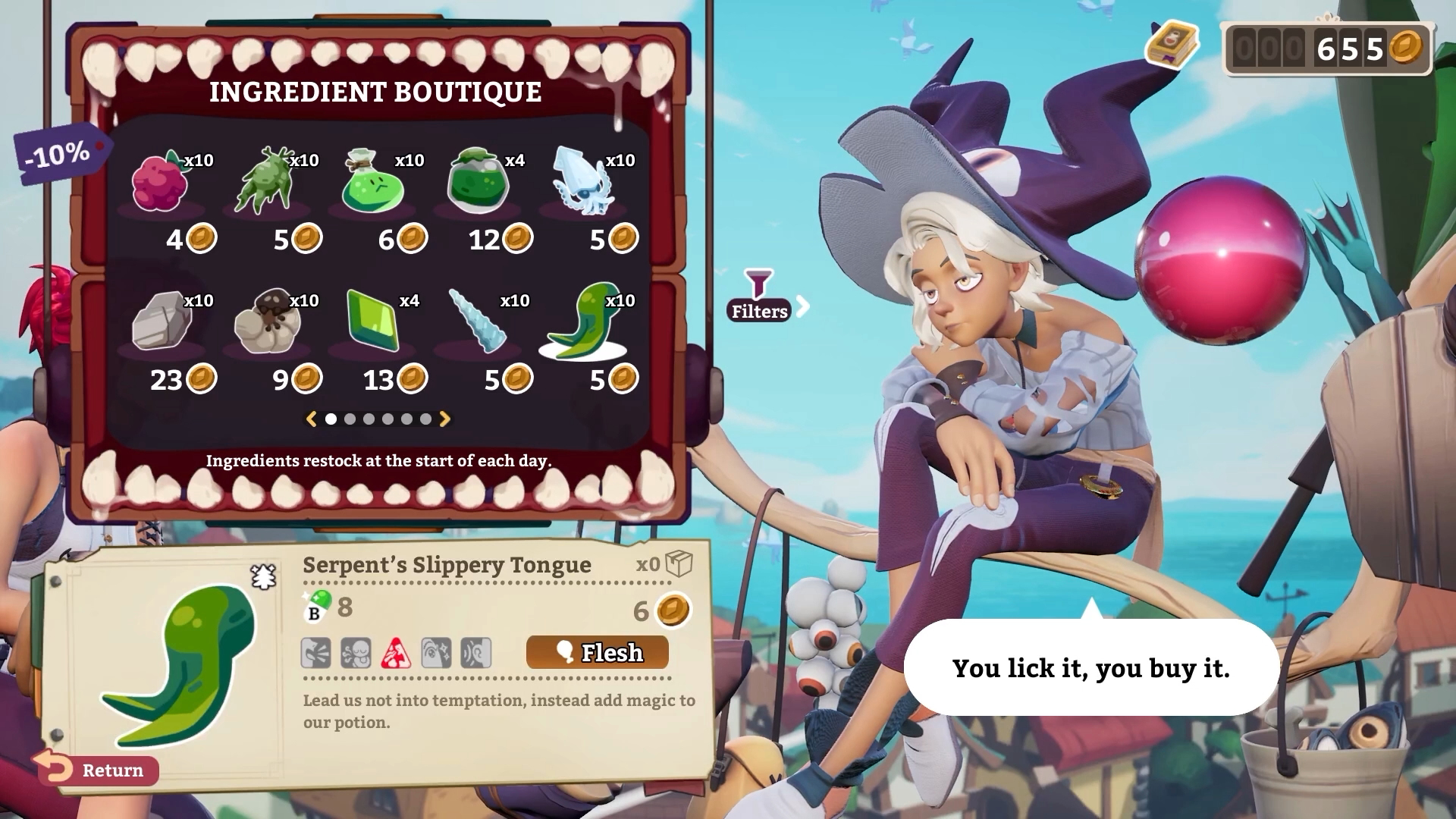This screenshot has height=819, width=1456.
Task: Select the Serpent's Slippery Tongue ingredient
Action: [583, 322]
